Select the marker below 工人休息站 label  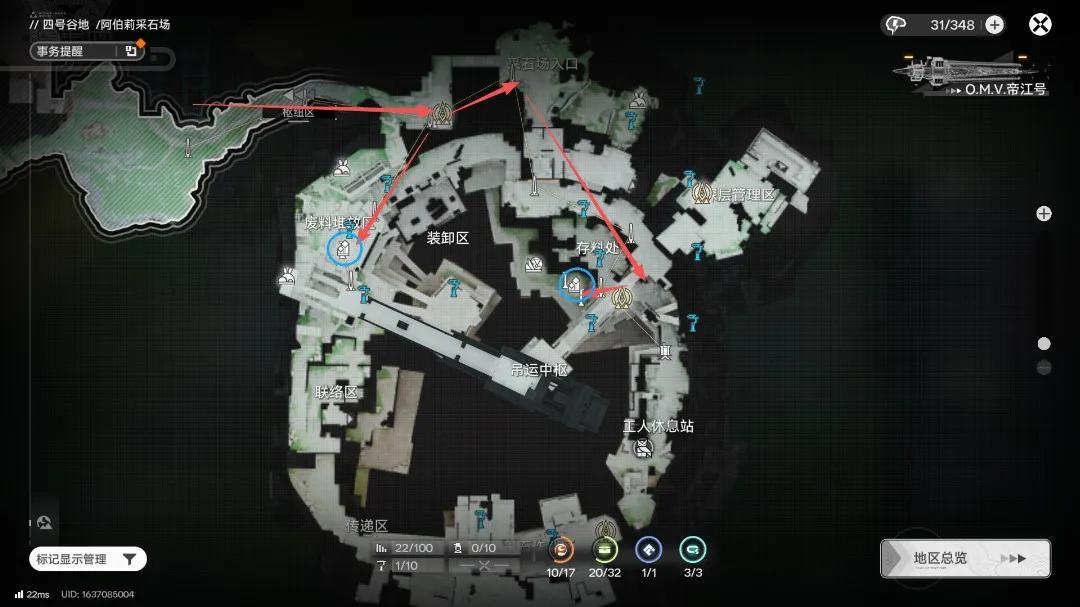(644, 448)
